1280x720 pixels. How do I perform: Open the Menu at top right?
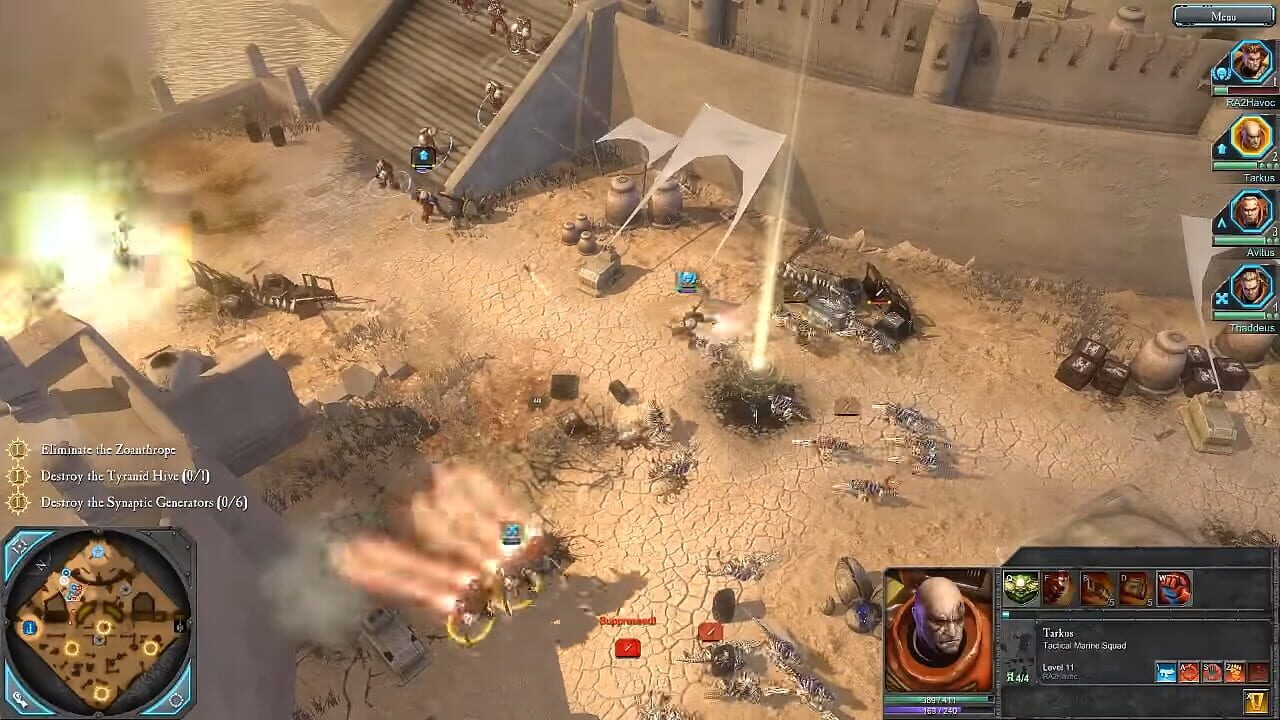coord(1222,16)
